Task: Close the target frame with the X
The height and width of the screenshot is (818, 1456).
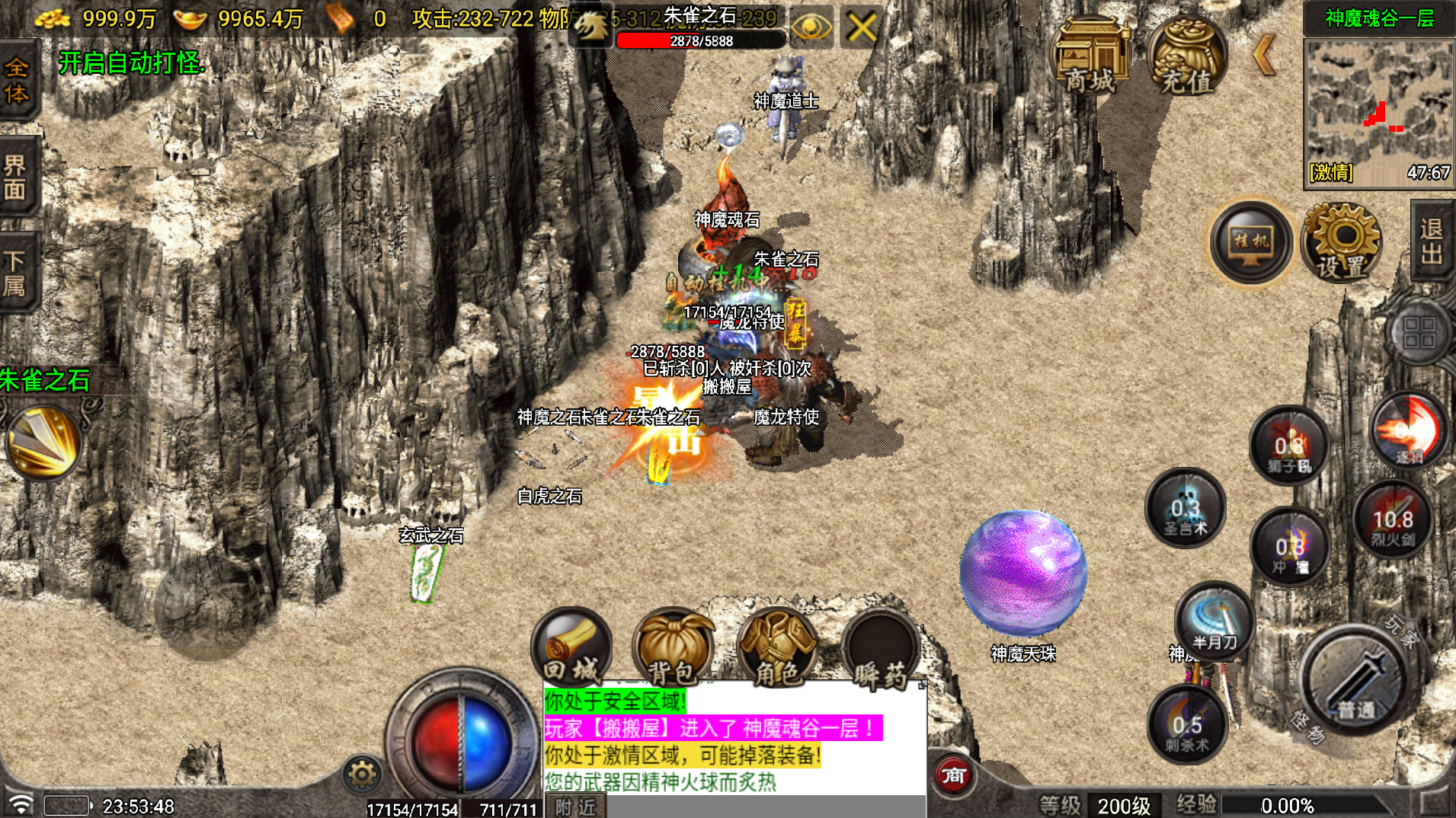Action: pyautogui.click(x=861, y=29)
